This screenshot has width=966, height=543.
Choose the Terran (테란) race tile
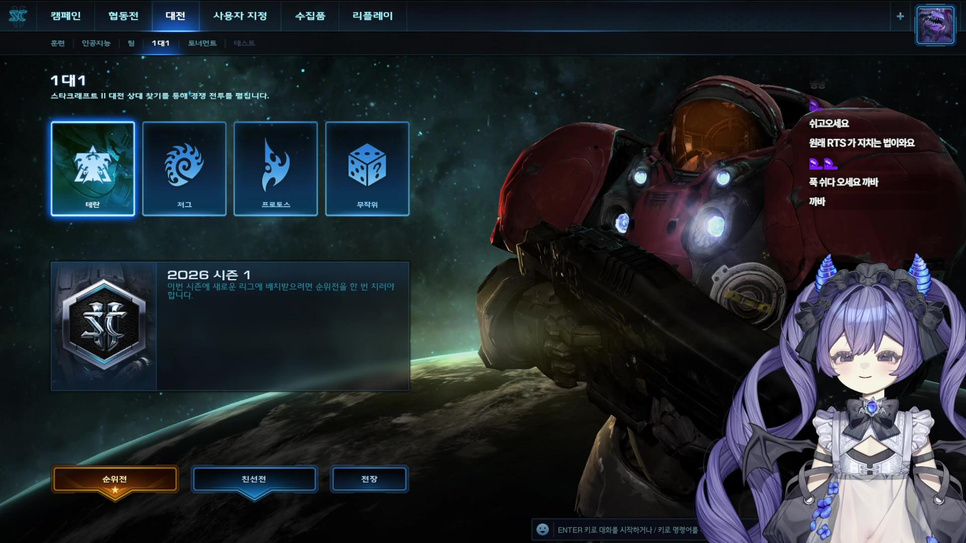(x=93, y=168)
